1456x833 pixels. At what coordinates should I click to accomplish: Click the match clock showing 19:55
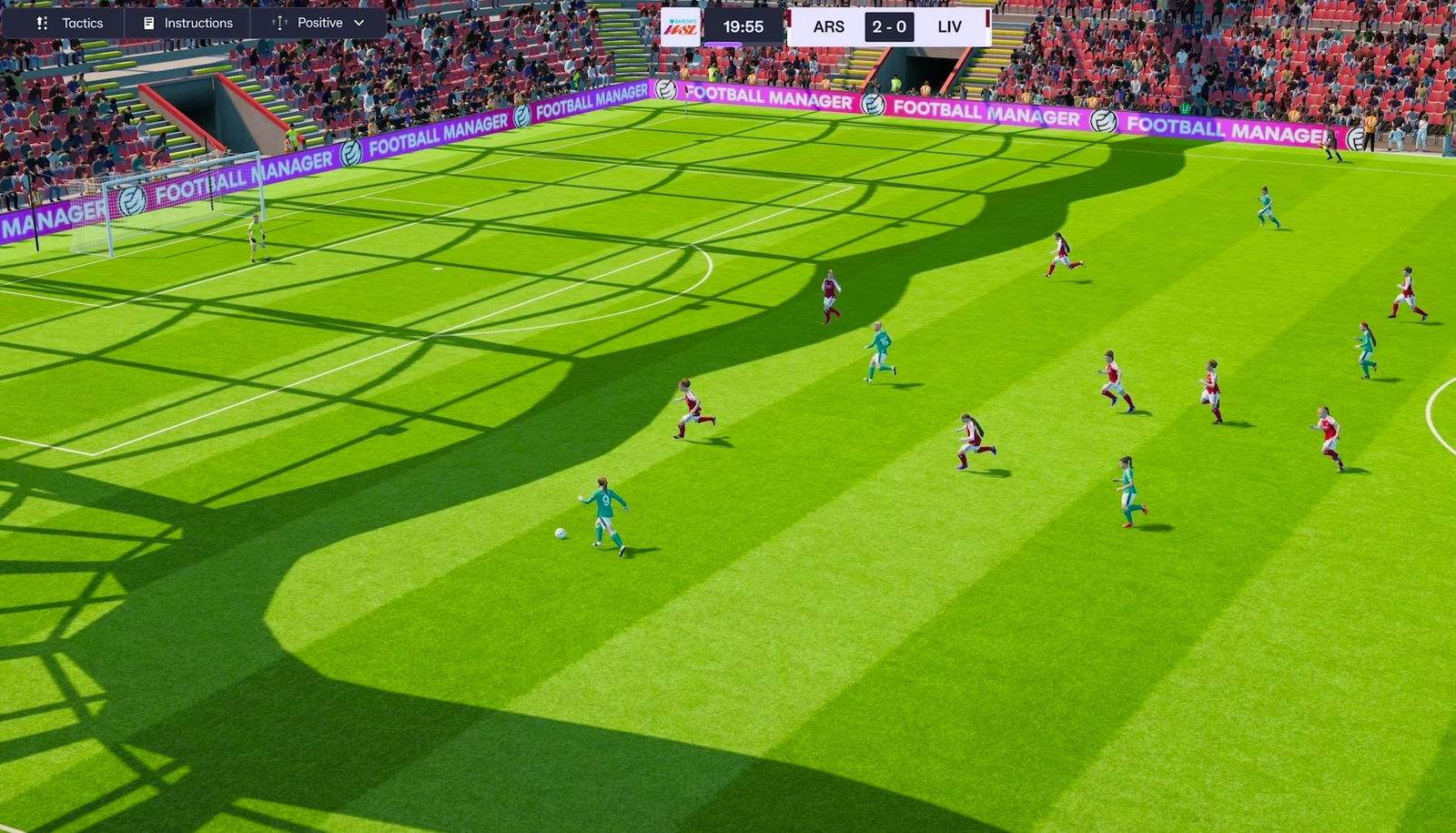point(744,26)
